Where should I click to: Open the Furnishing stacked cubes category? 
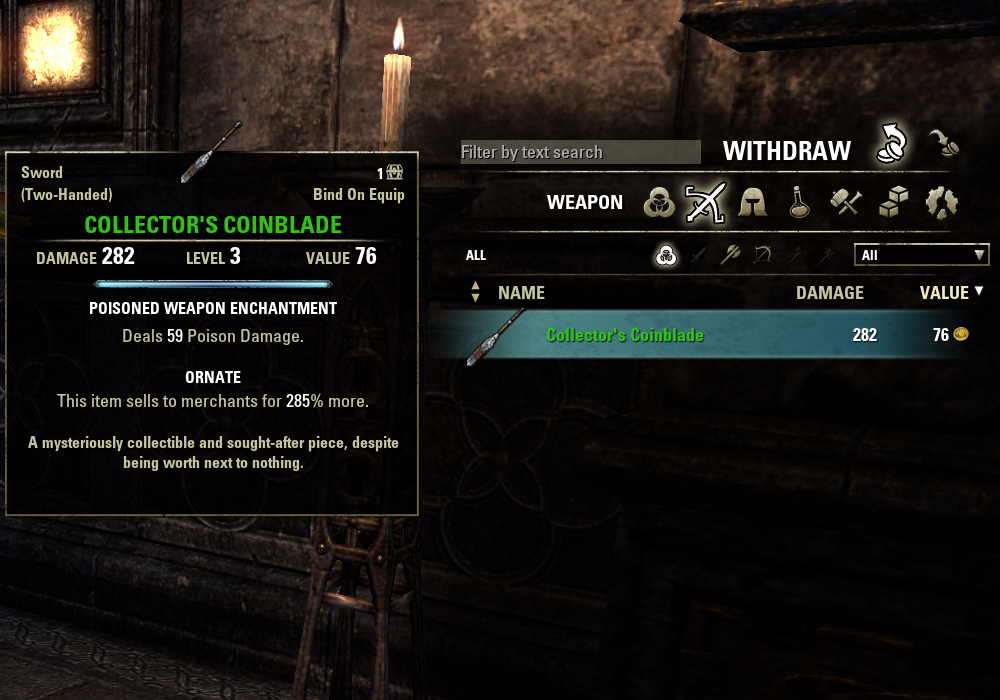tap(893, 203)
